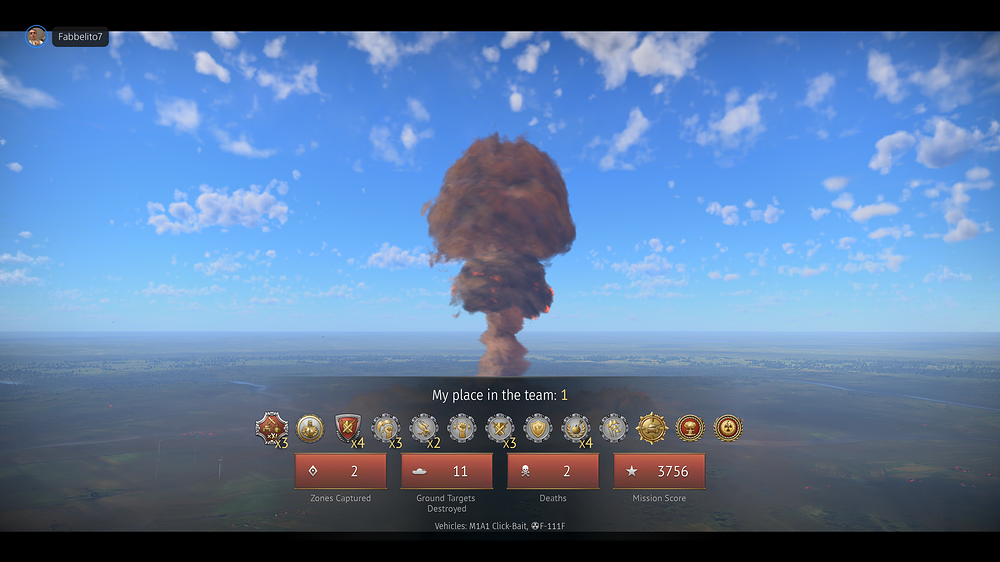1000x562 pixels.
Task: Select the Mission Score tile
Action: pos(659,471)
